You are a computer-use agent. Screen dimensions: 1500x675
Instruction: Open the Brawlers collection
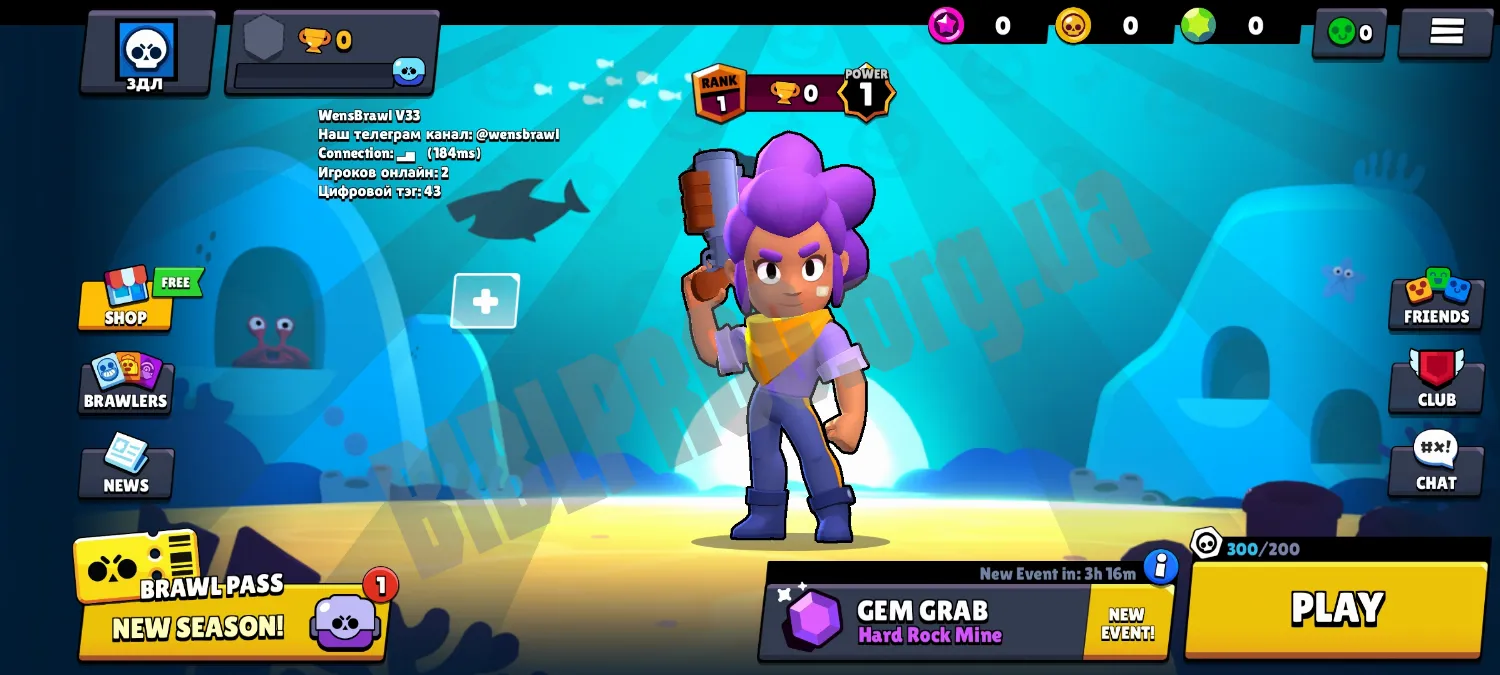[126, 383]
